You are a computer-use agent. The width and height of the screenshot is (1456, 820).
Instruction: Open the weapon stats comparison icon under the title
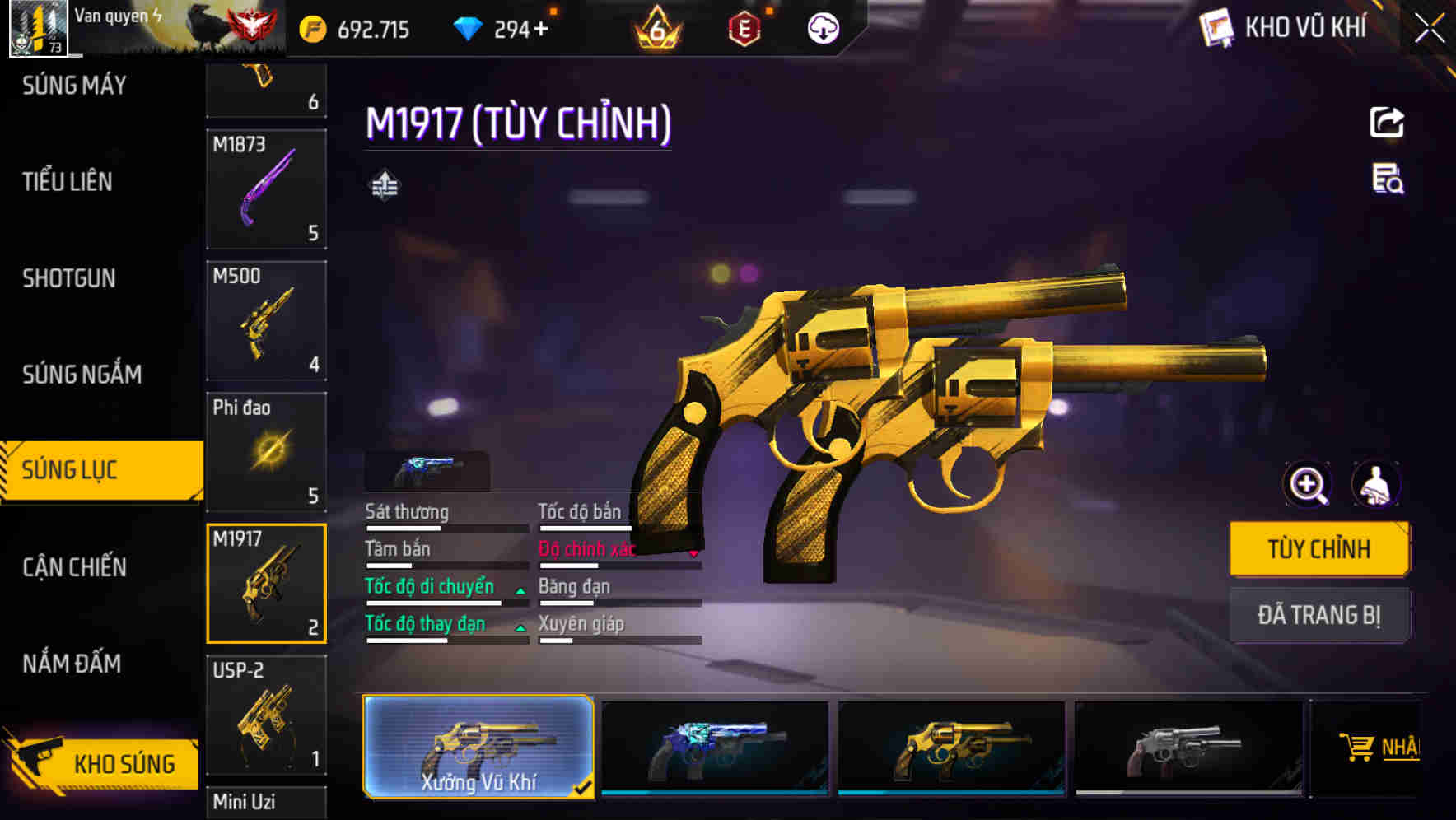pos(384,183)
